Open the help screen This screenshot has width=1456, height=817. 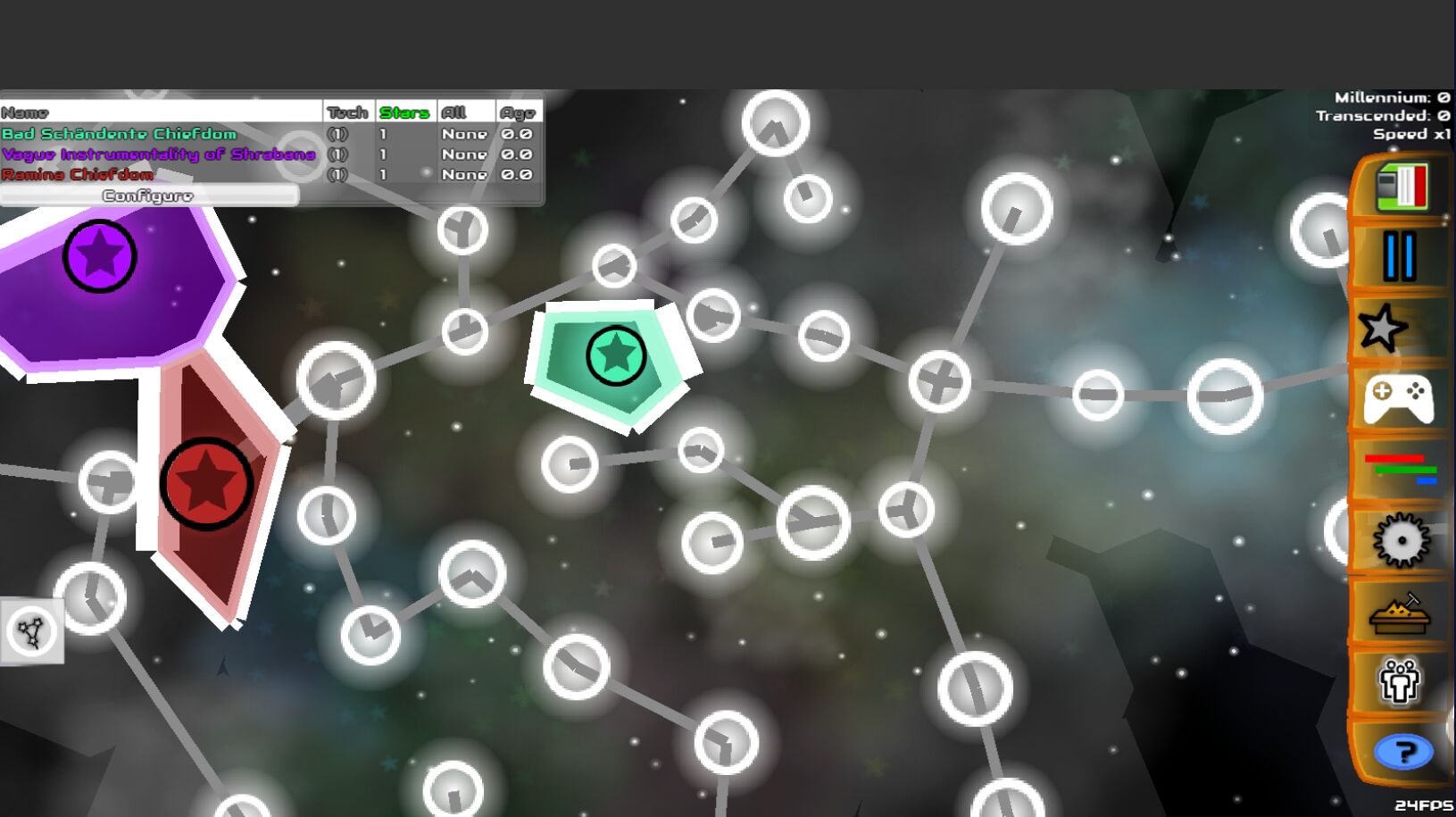pos(1404,751)
